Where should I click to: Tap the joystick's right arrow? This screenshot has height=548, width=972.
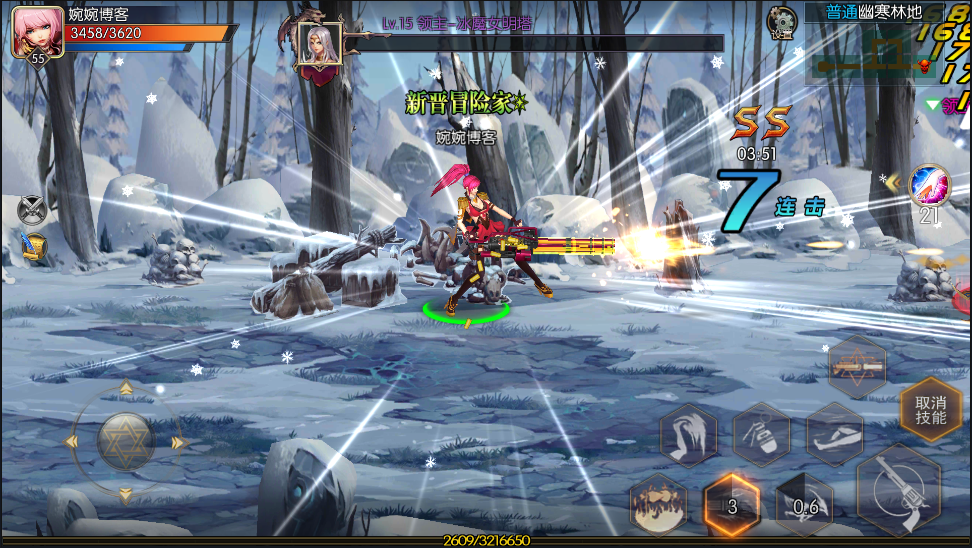(x=178, y=442)
